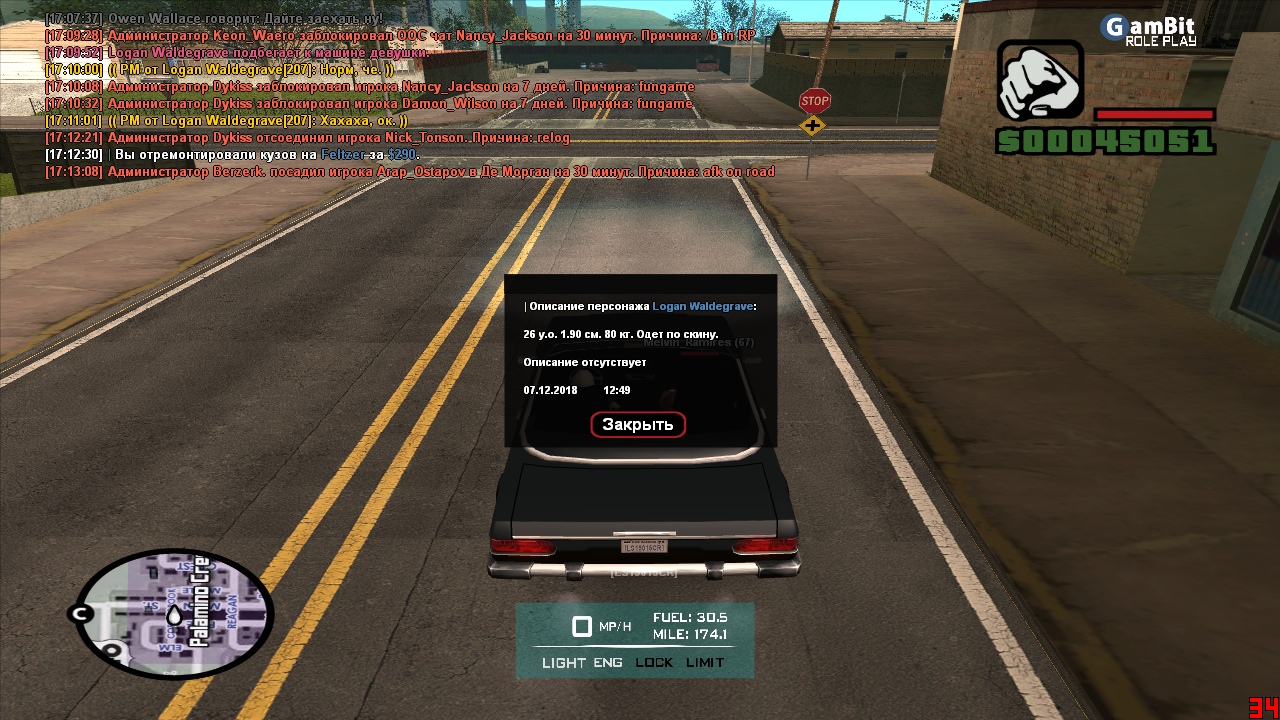Screen dimensions: 1280x720
Task: Toggle the LOCK indicator on the speedometer
Action: 654,663
